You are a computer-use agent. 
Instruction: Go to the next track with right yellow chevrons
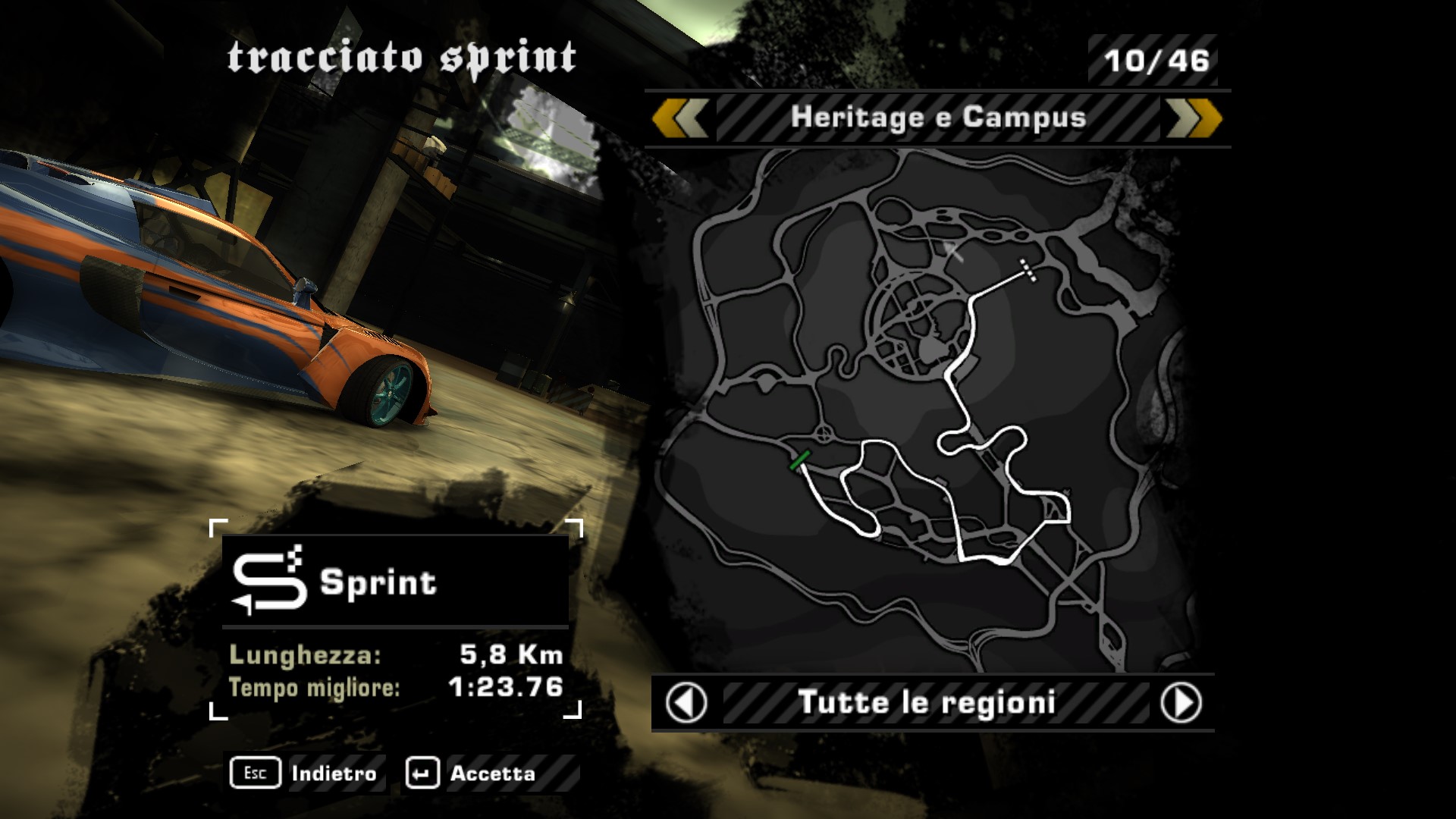(1194, 119)
